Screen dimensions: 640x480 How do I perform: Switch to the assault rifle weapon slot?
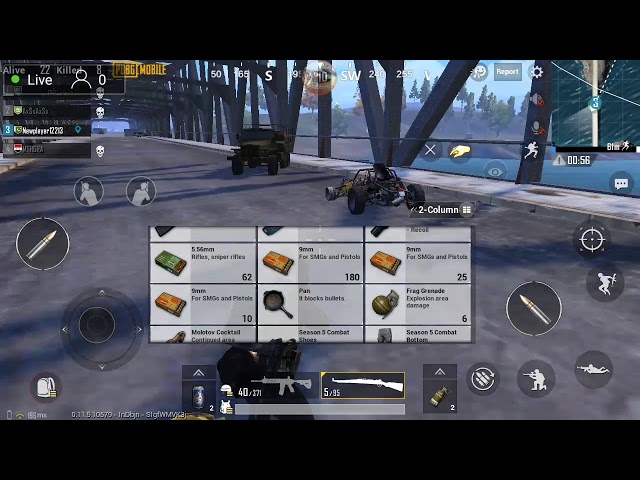(276, 386)
